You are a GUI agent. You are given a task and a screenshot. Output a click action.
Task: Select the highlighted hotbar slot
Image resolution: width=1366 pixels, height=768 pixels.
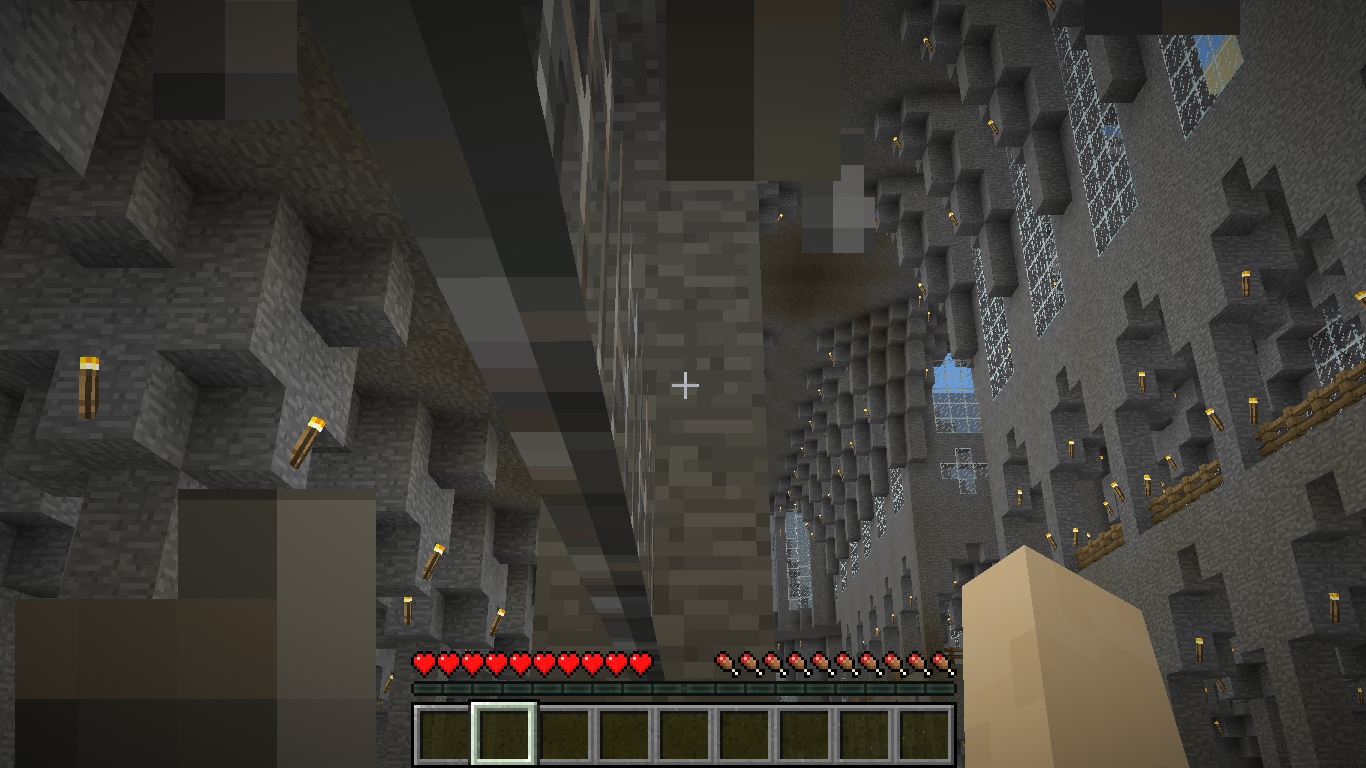point(504,734)
